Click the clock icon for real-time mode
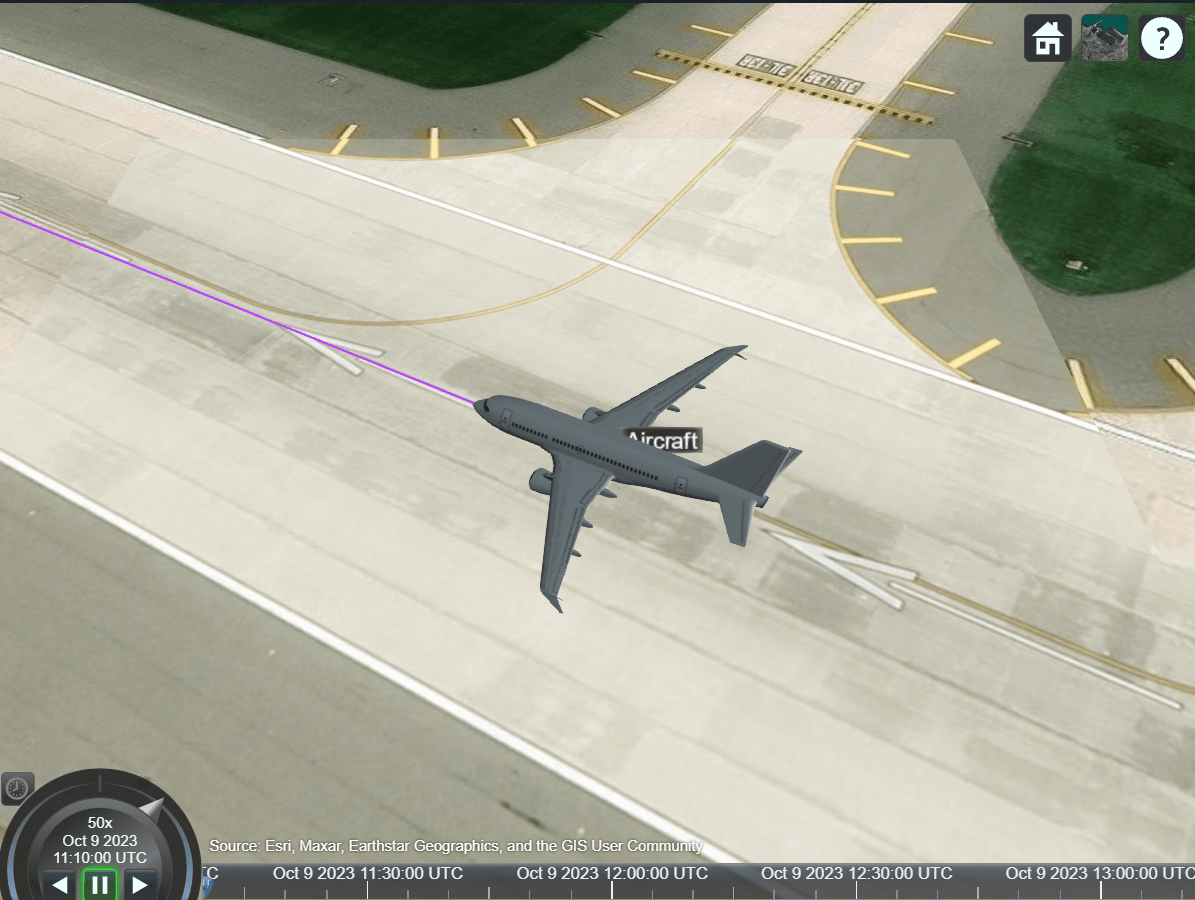 17,788
